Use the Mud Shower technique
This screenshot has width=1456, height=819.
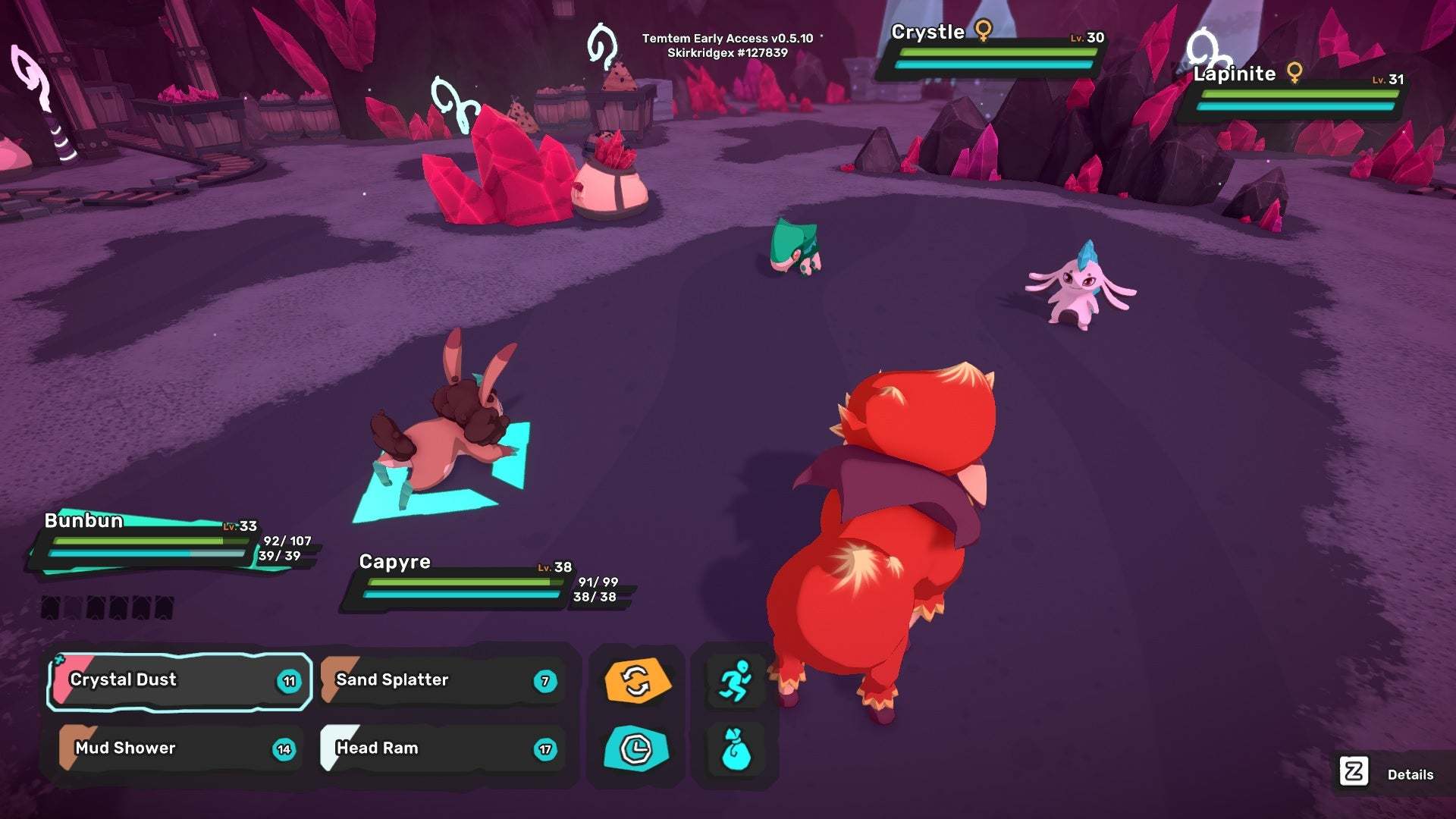point(179,748)
